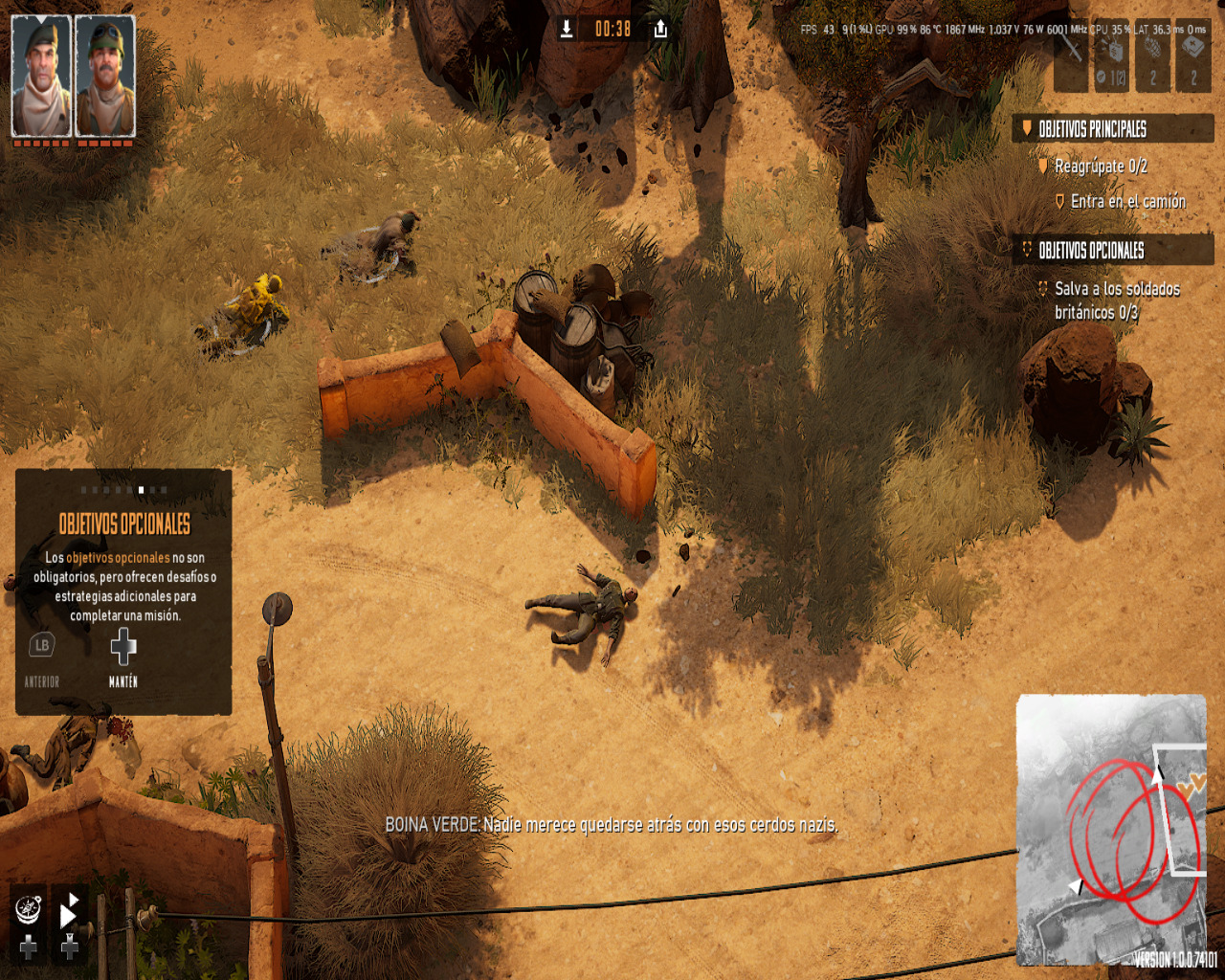This screenshot has height=980, width=1225.
Task: Select the goggles-wearing commando portrait
Action: click(105, 78)
